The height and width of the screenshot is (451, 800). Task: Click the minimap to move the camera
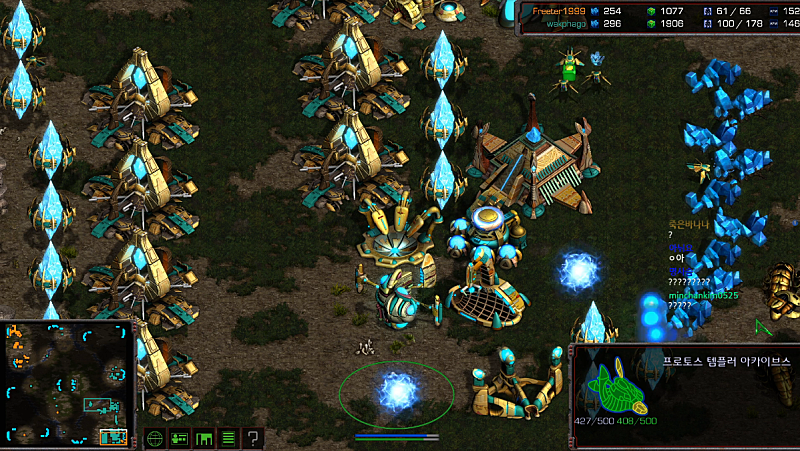(x=69, y=383)
